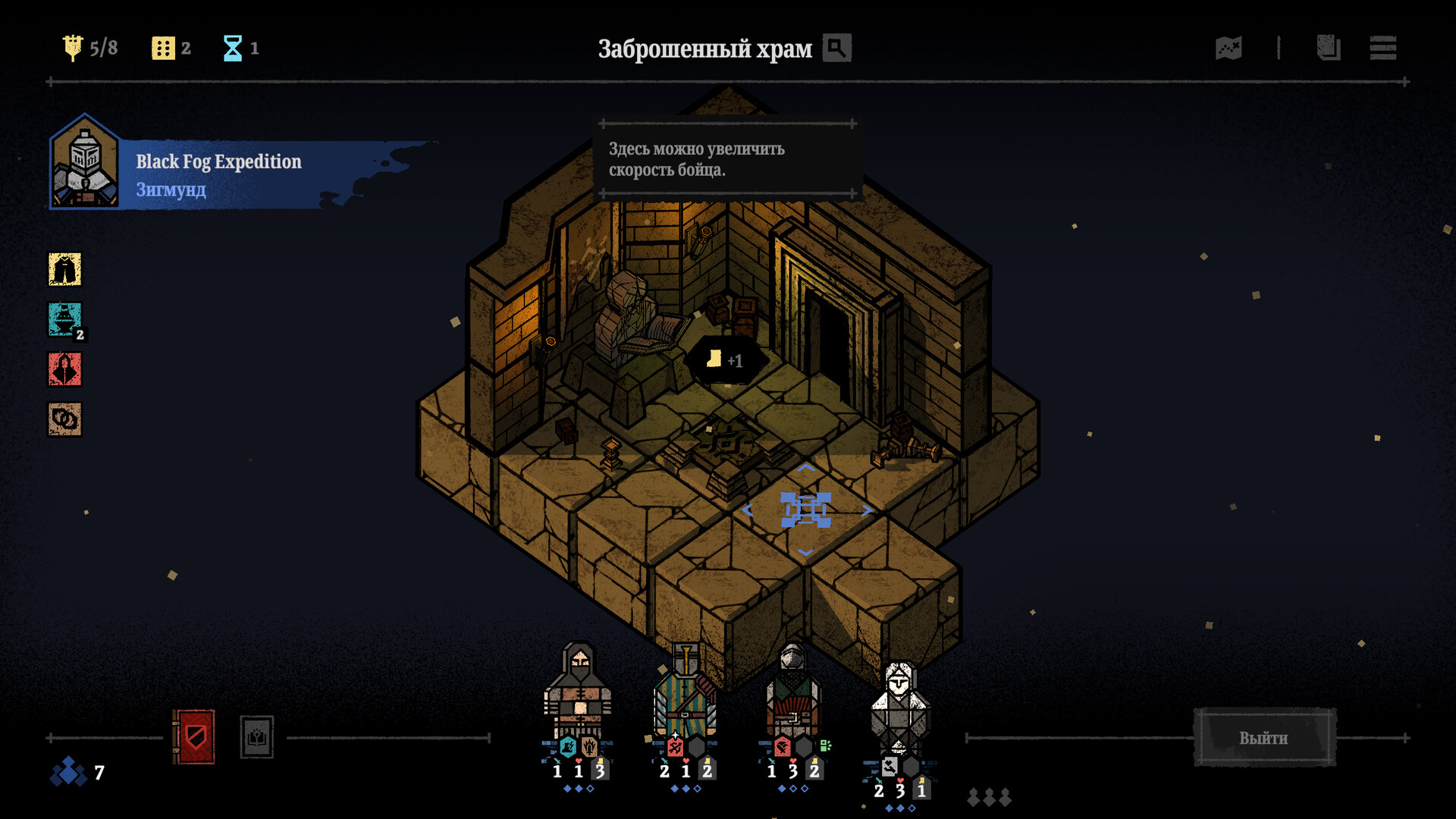The image size is (1456, 819).
Task: Select the white-robed hooded fighter
Action: pos(899,707)
